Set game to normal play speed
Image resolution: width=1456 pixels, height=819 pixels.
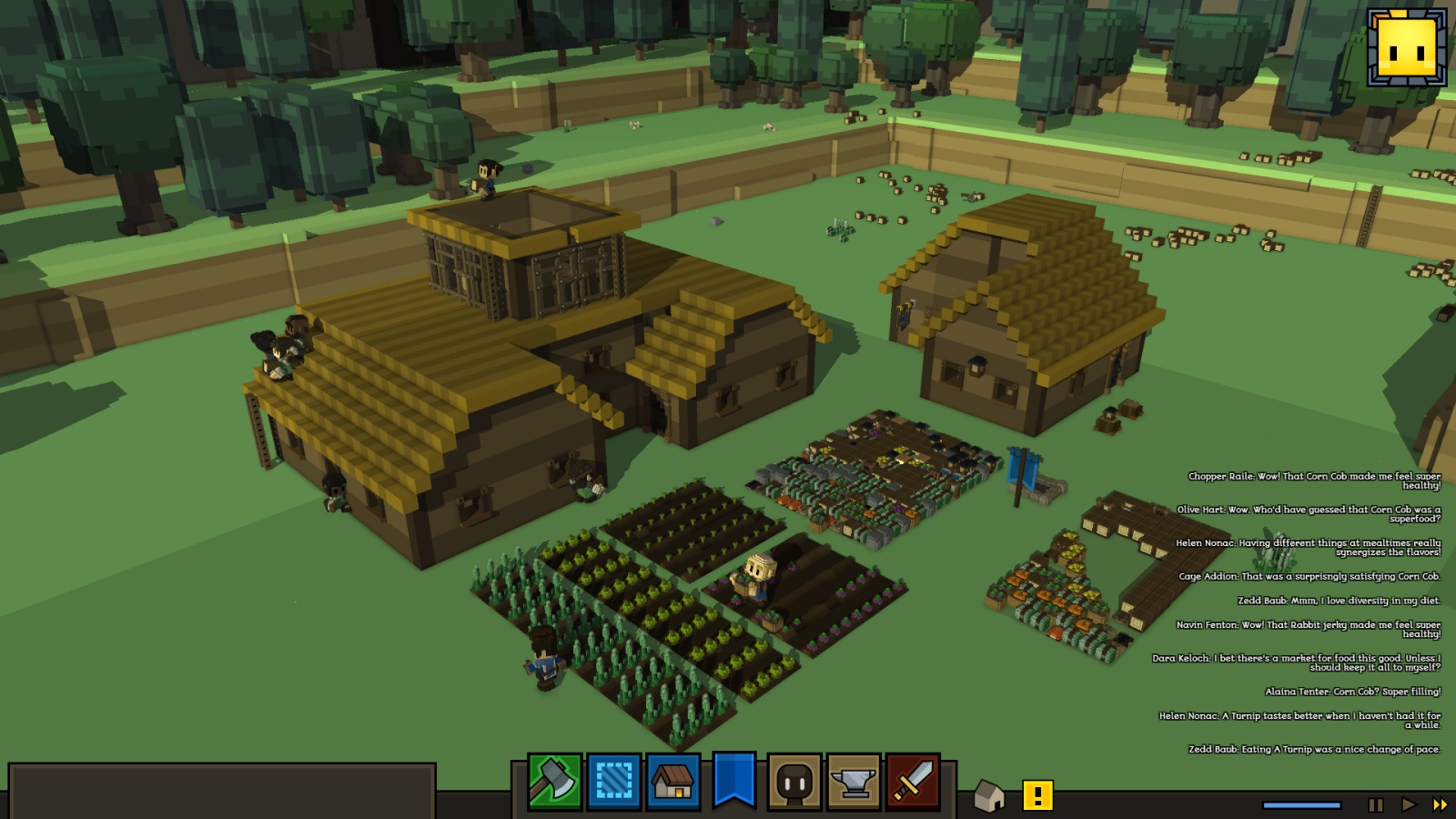click(1409, 804)
